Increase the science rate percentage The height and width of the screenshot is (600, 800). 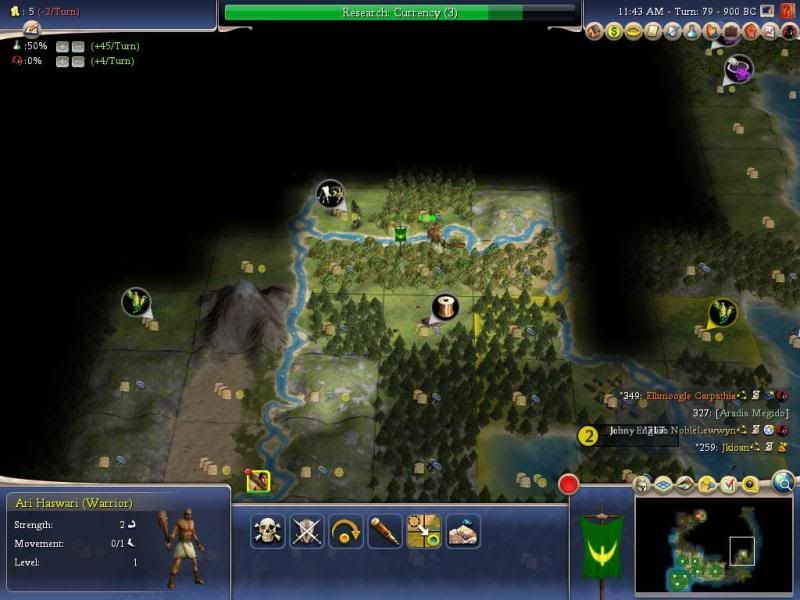click(62, 46)
